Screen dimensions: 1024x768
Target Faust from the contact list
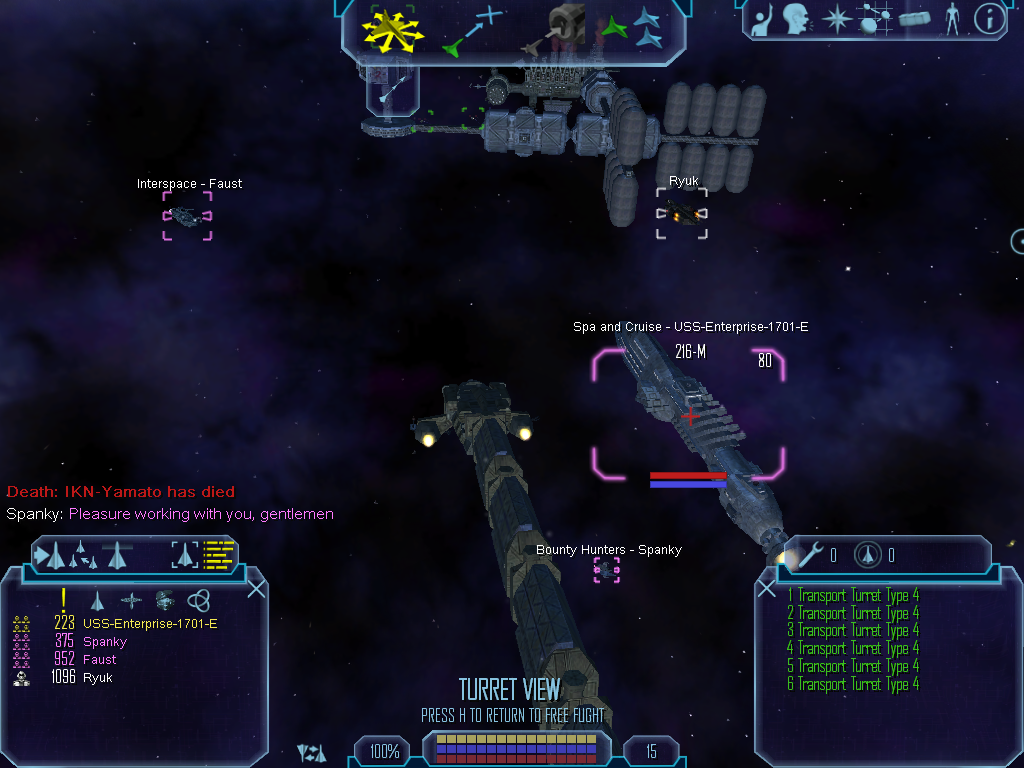99,660
